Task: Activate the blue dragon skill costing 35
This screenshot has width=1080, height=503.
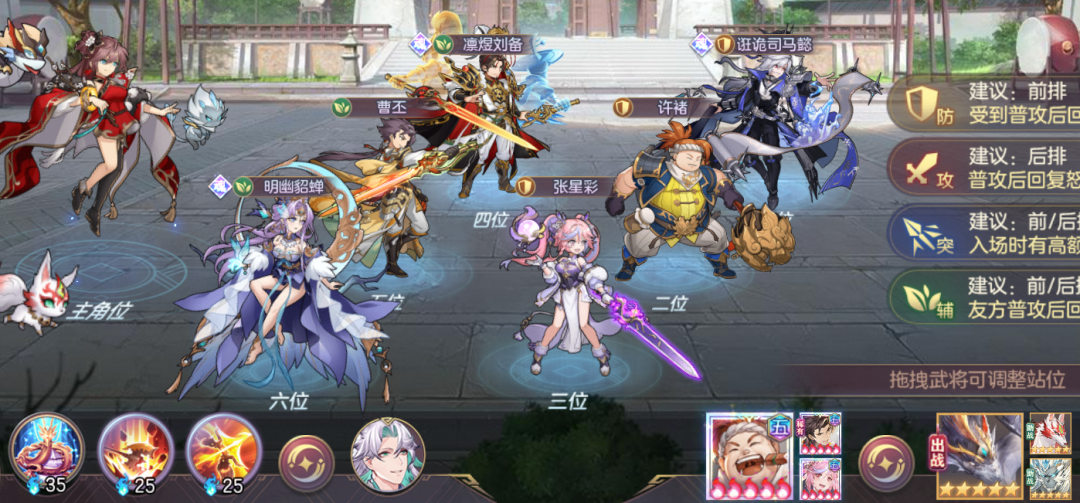Action: pyautogui.click(x=46, y=449)
